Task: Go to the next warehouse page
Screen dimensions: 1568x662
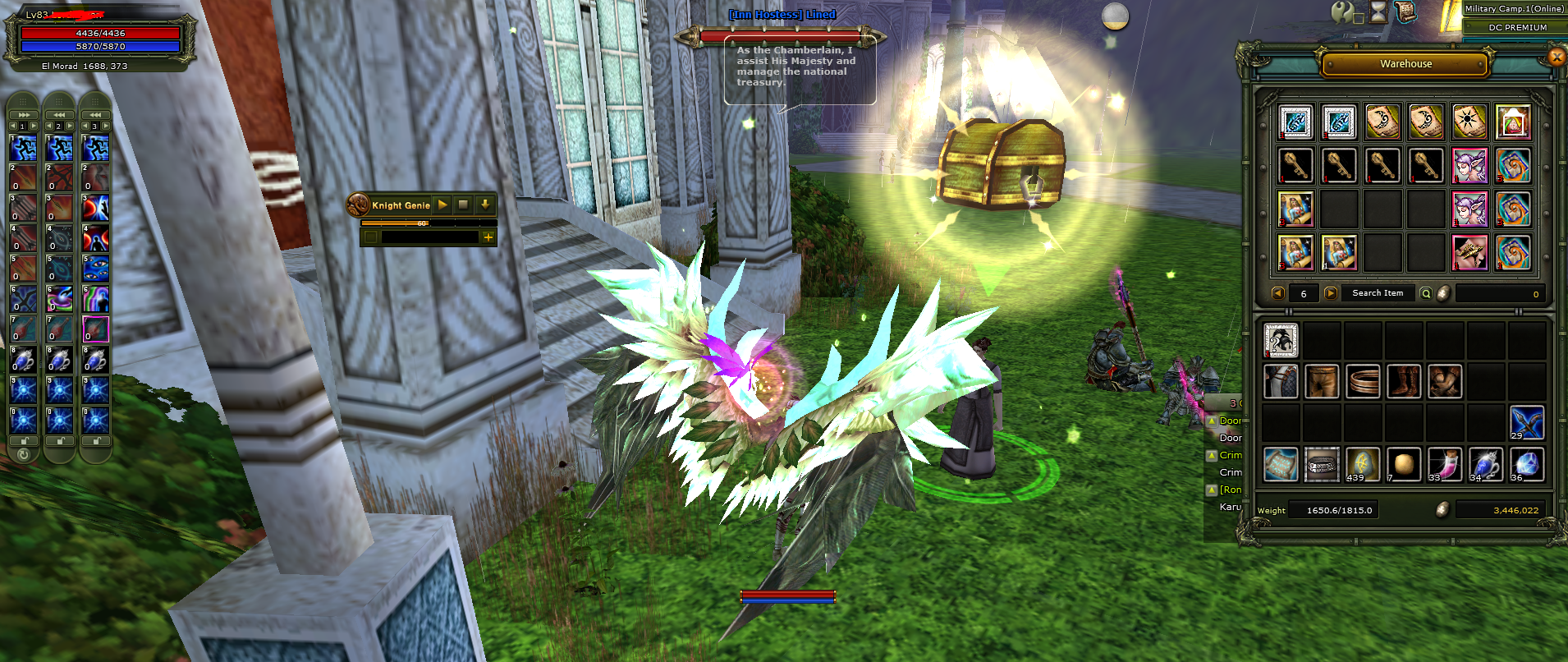Action: [1331, 293]
